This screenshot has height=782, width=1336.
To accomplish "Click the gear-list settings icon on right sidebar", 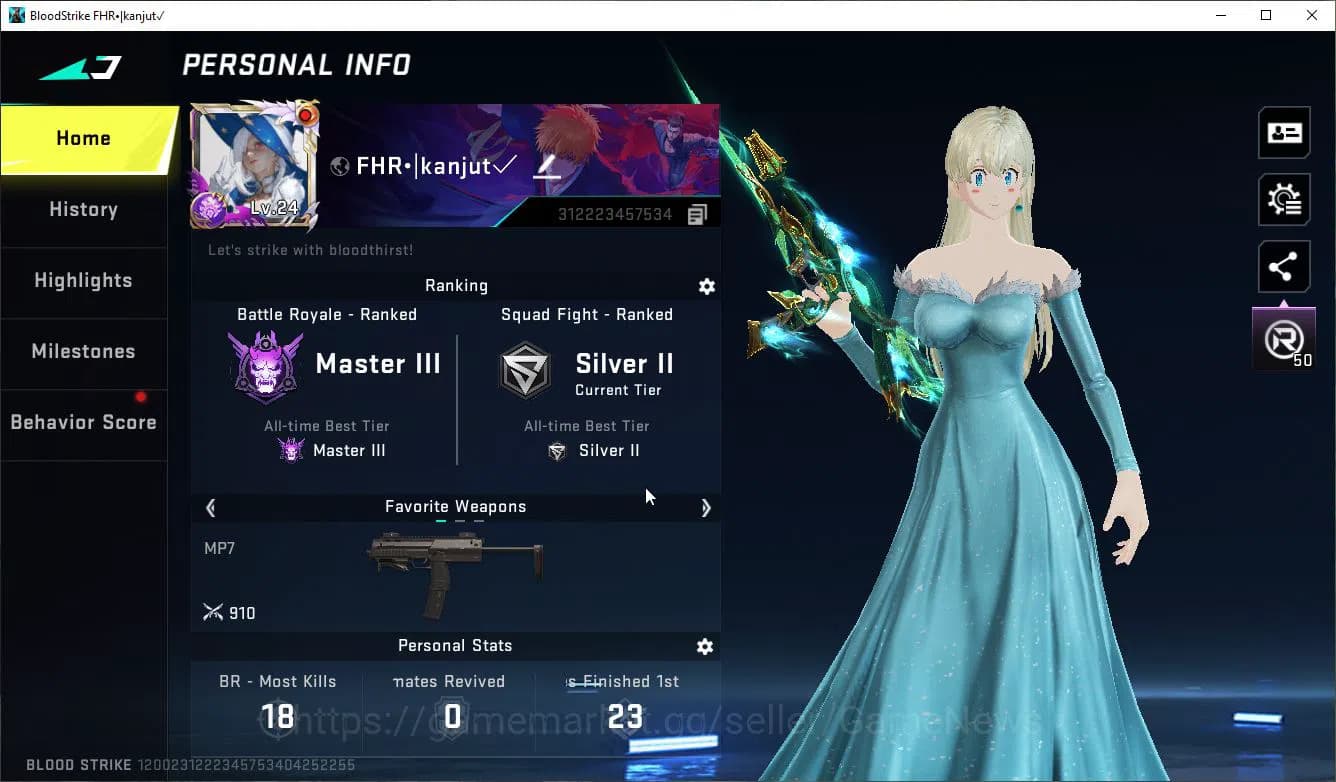I will click(1284, 199).
